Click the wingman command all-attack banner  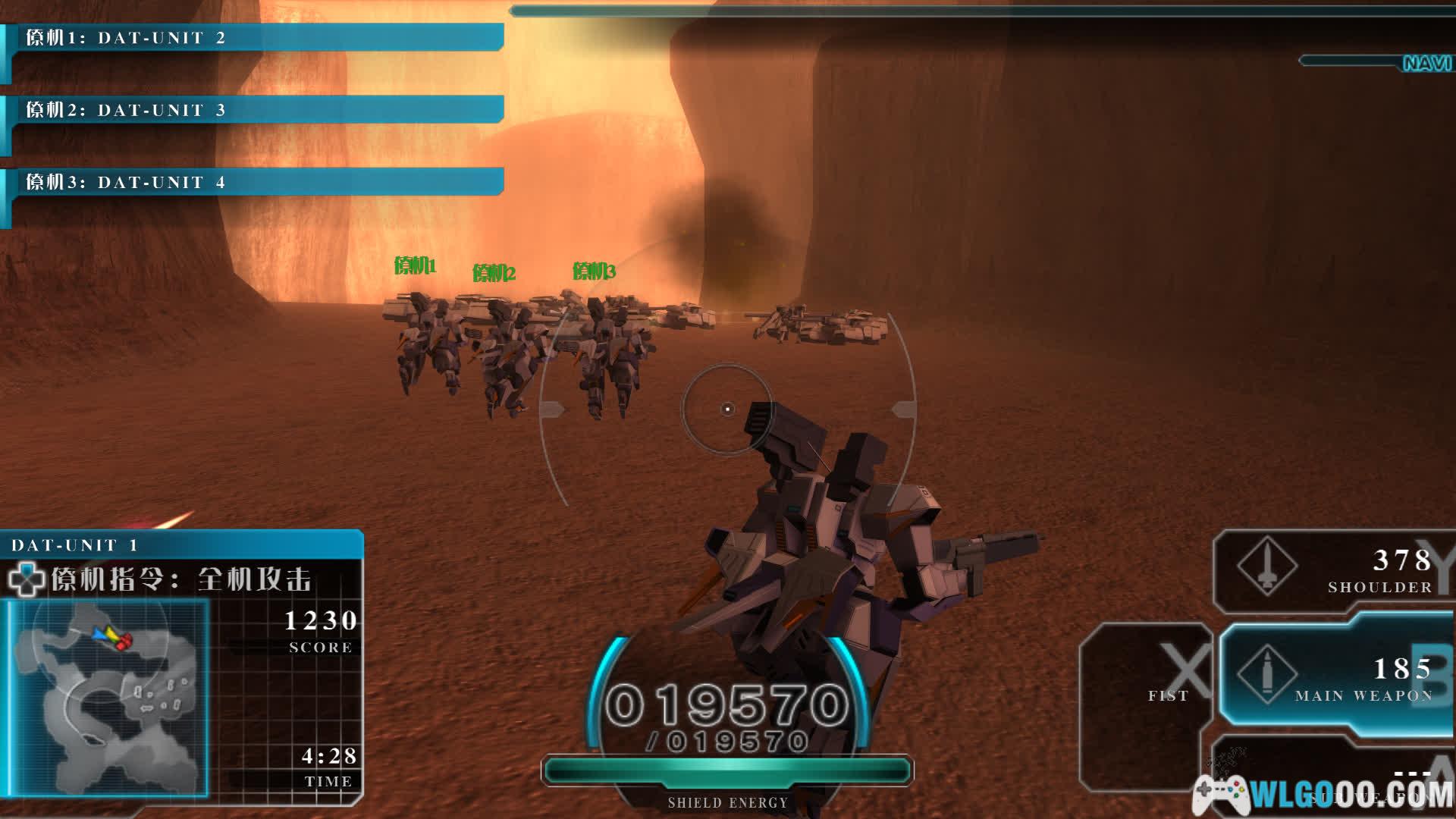[x=182, y=580]
